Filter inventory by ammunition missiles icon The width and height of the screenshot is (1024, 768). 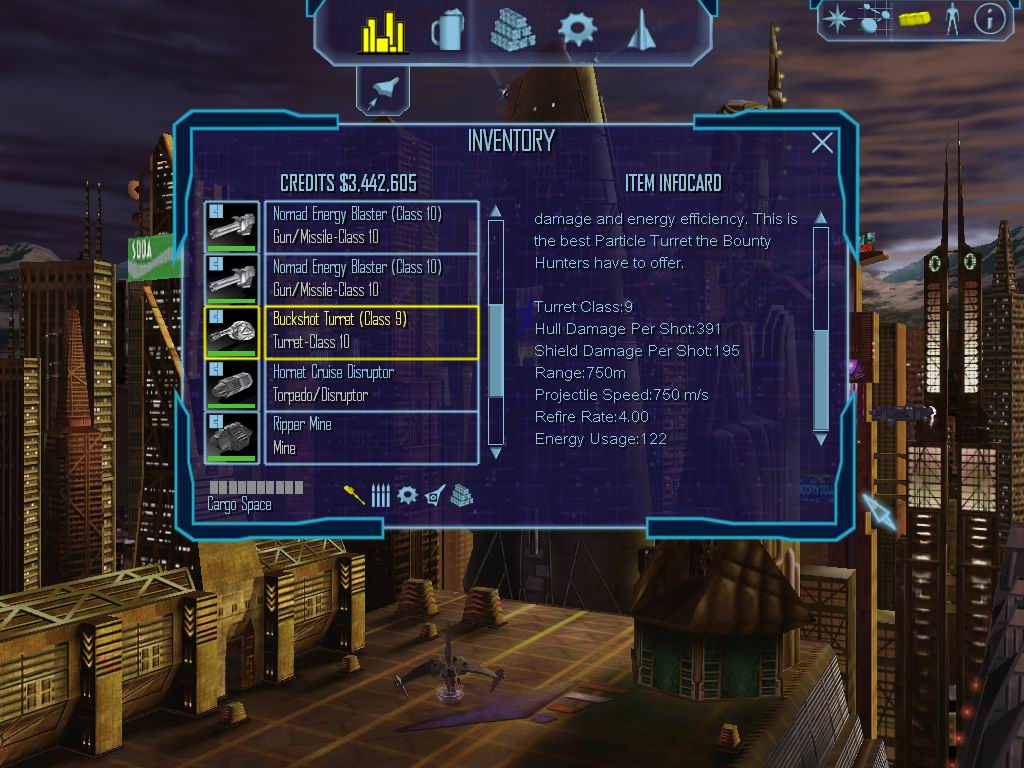tap(380, 495)
